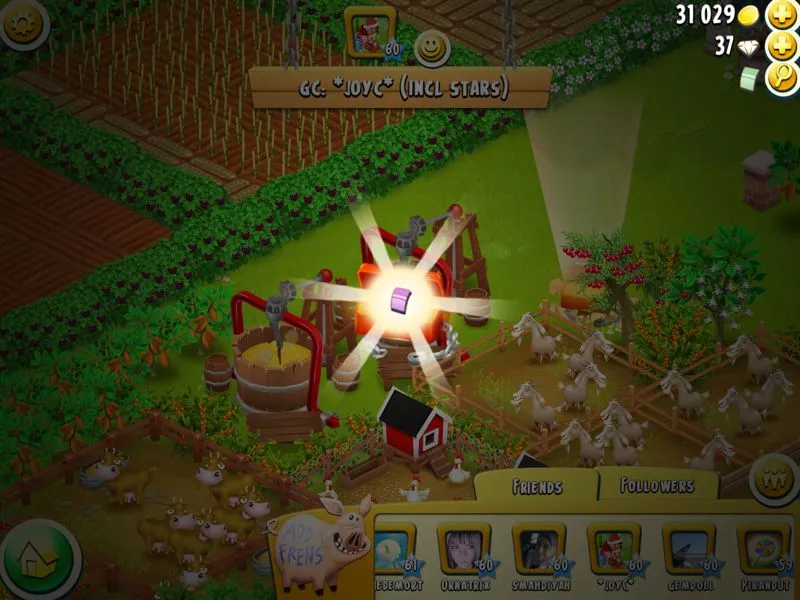Buy more diamonds with the plus button
This screenshot has width=800, height=600.
pyautogui.click(x=781, y=46)
